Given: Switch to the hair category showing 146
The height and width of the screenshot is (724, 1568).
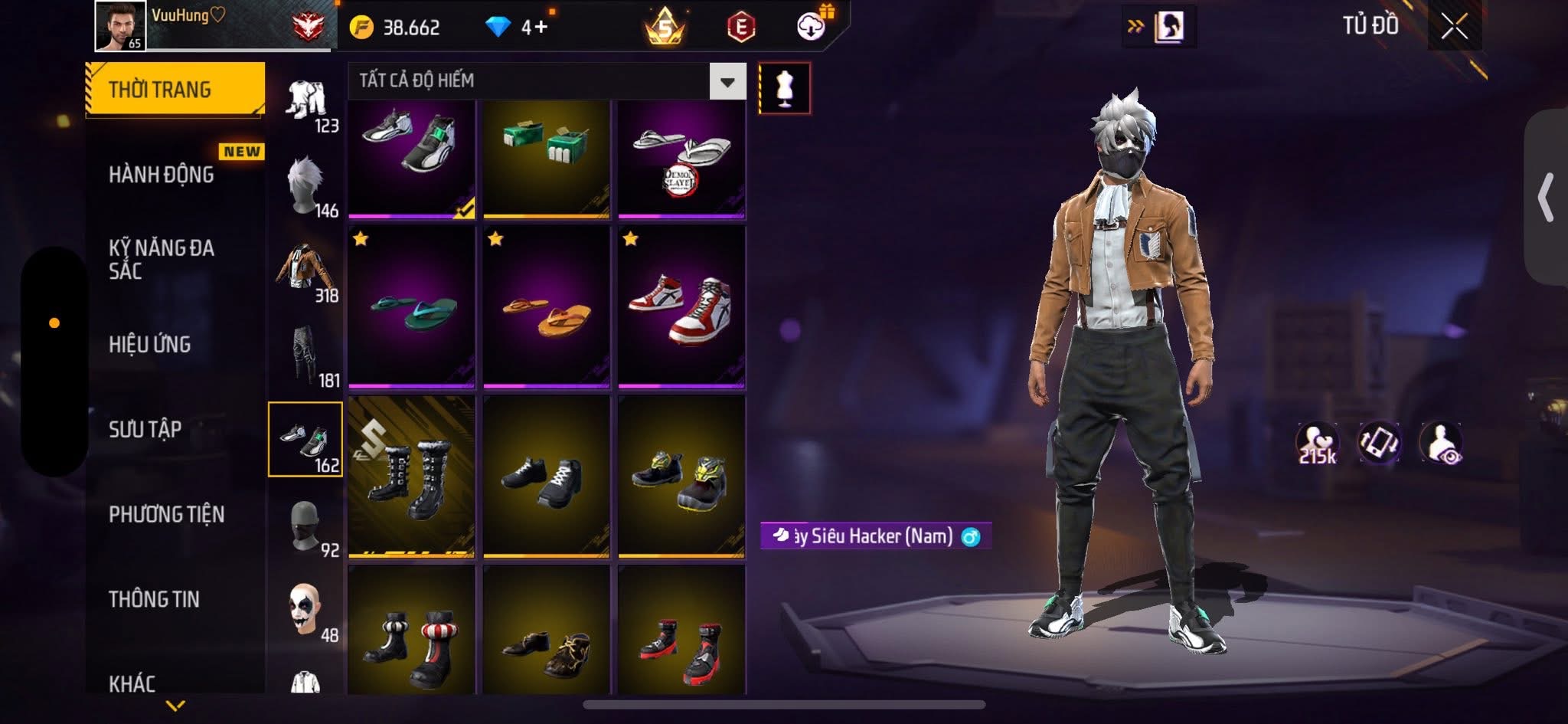Looking at the screenshot, I should [x=306, y=186].
